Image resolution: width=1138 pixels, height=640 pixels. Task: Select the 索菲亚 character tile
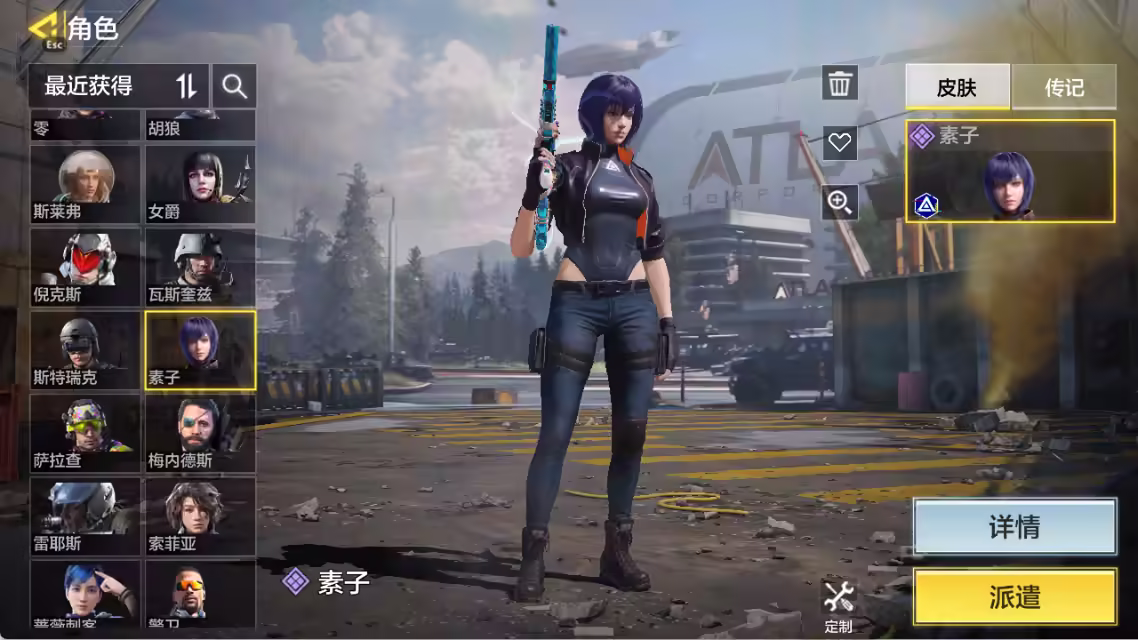point(200,515)
